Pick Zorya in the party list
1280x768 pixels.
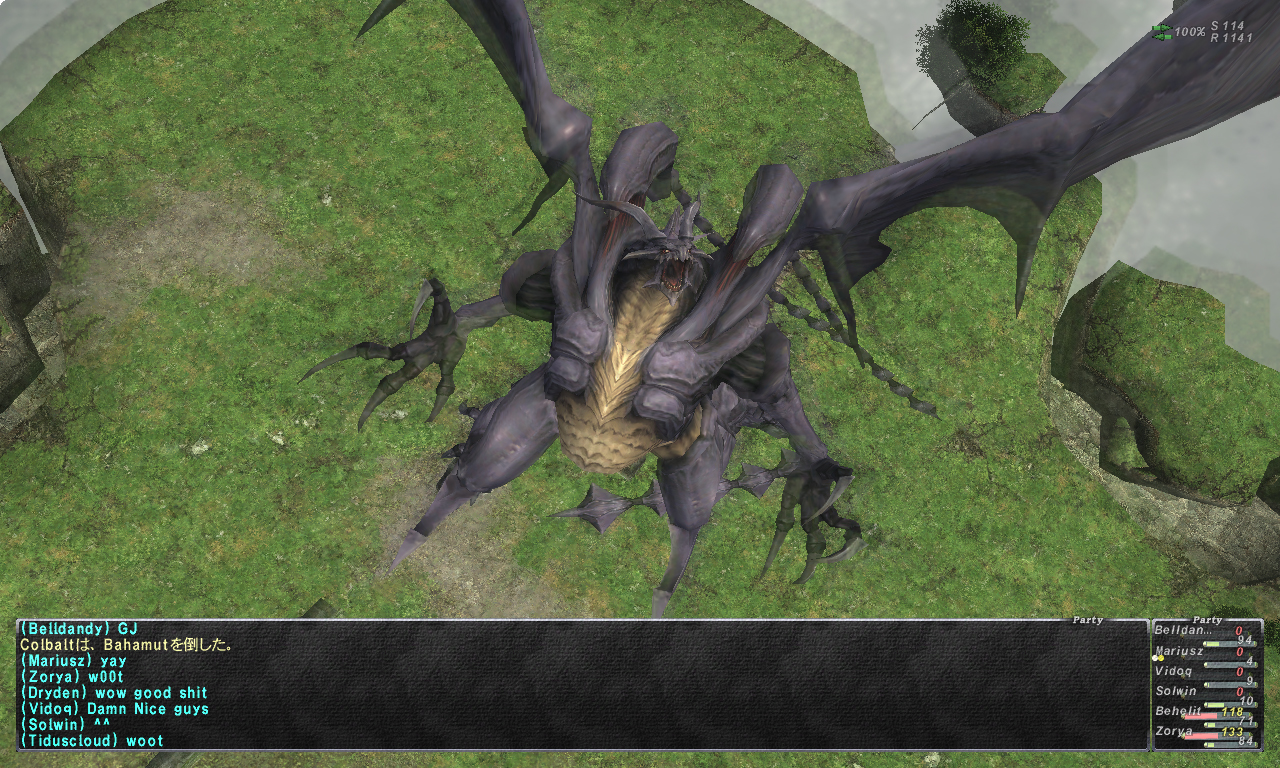[1174, 731]
